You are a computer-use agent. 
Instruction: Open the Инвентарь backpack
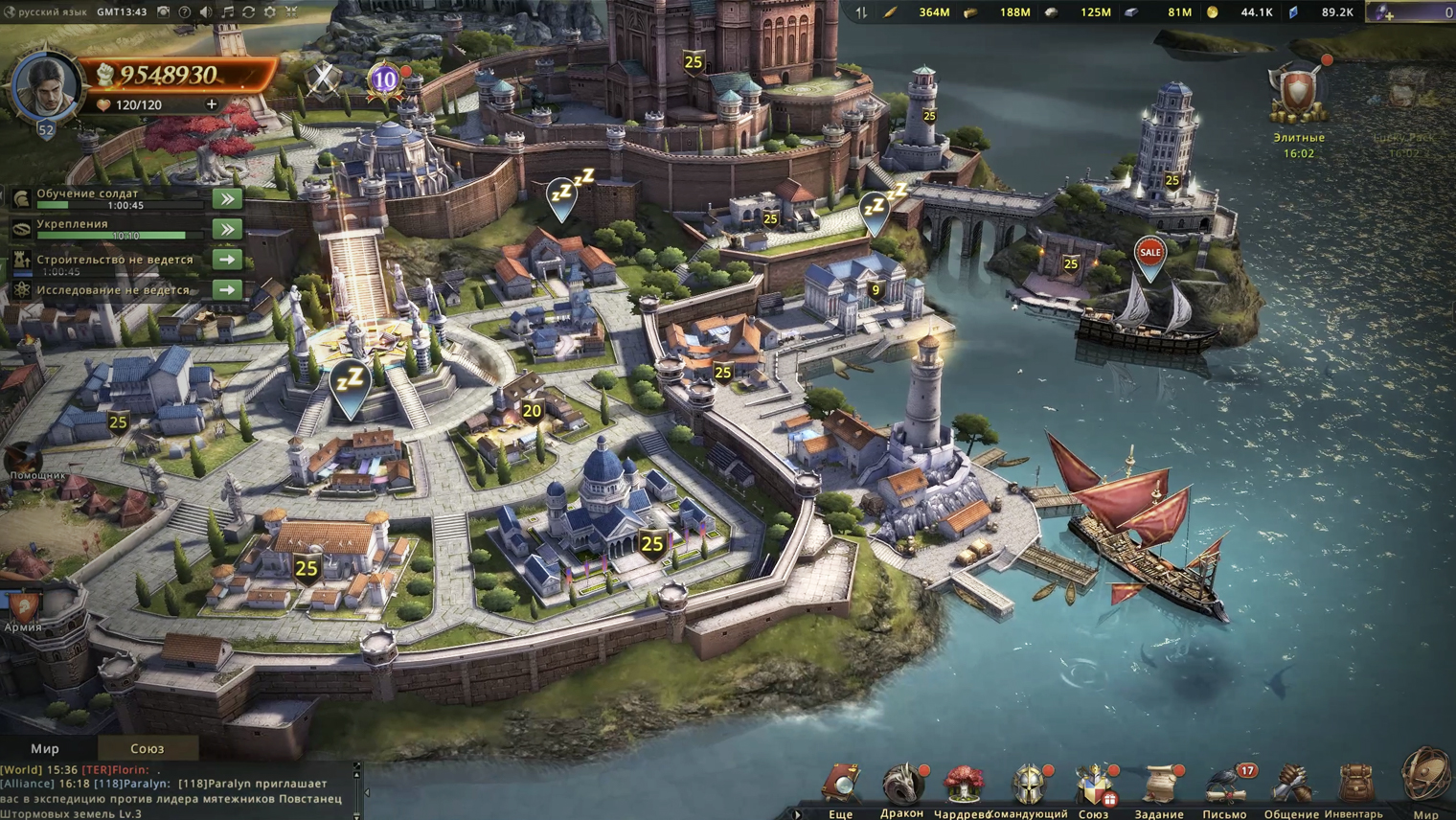(x=1354, y=785)
